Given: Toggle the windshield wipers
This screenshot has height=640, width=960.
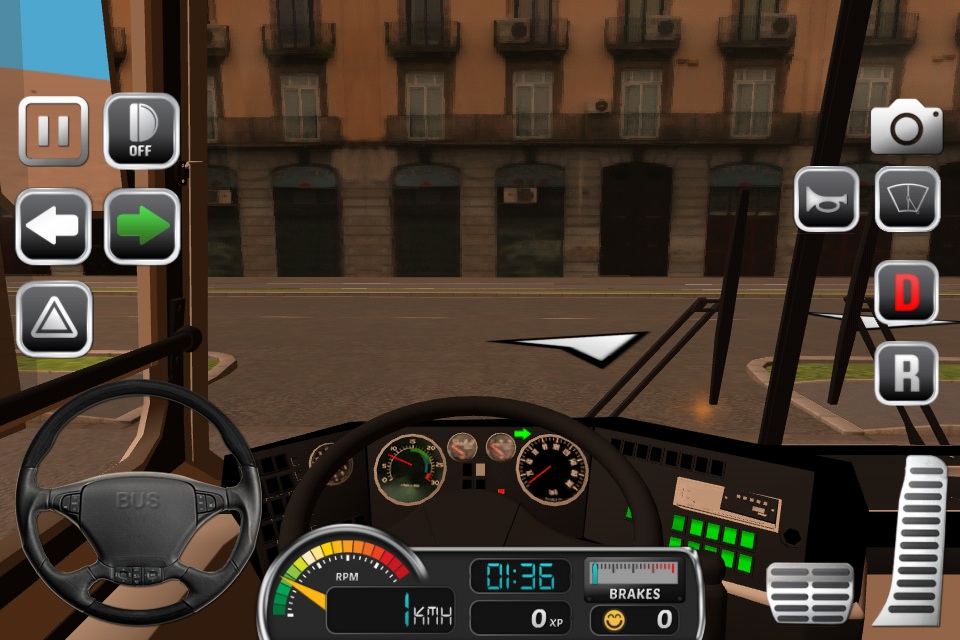Looking at the screenshot, I should point(907,199).
